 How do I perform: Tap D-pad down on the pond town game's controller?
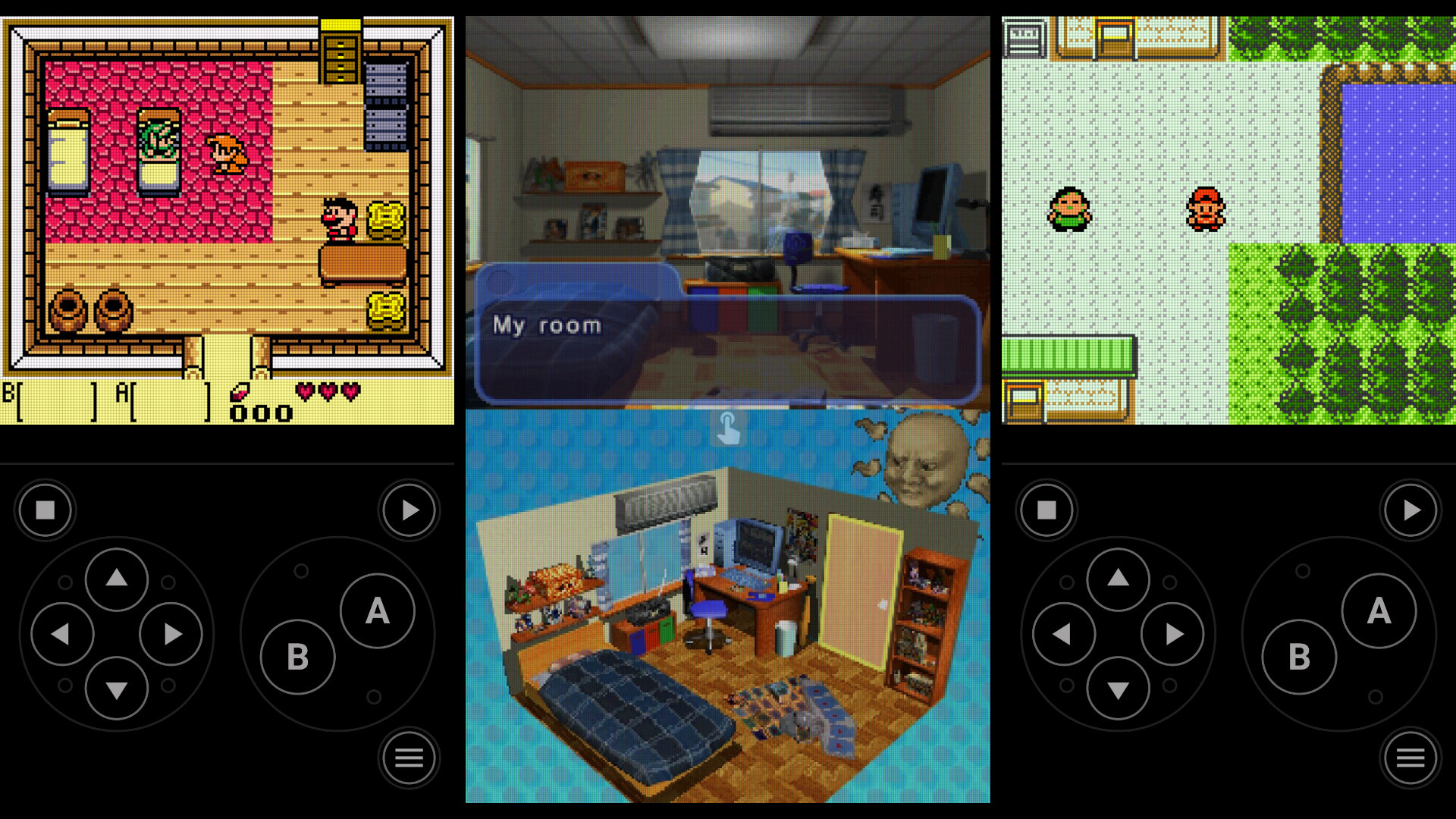click(1118, 689)
